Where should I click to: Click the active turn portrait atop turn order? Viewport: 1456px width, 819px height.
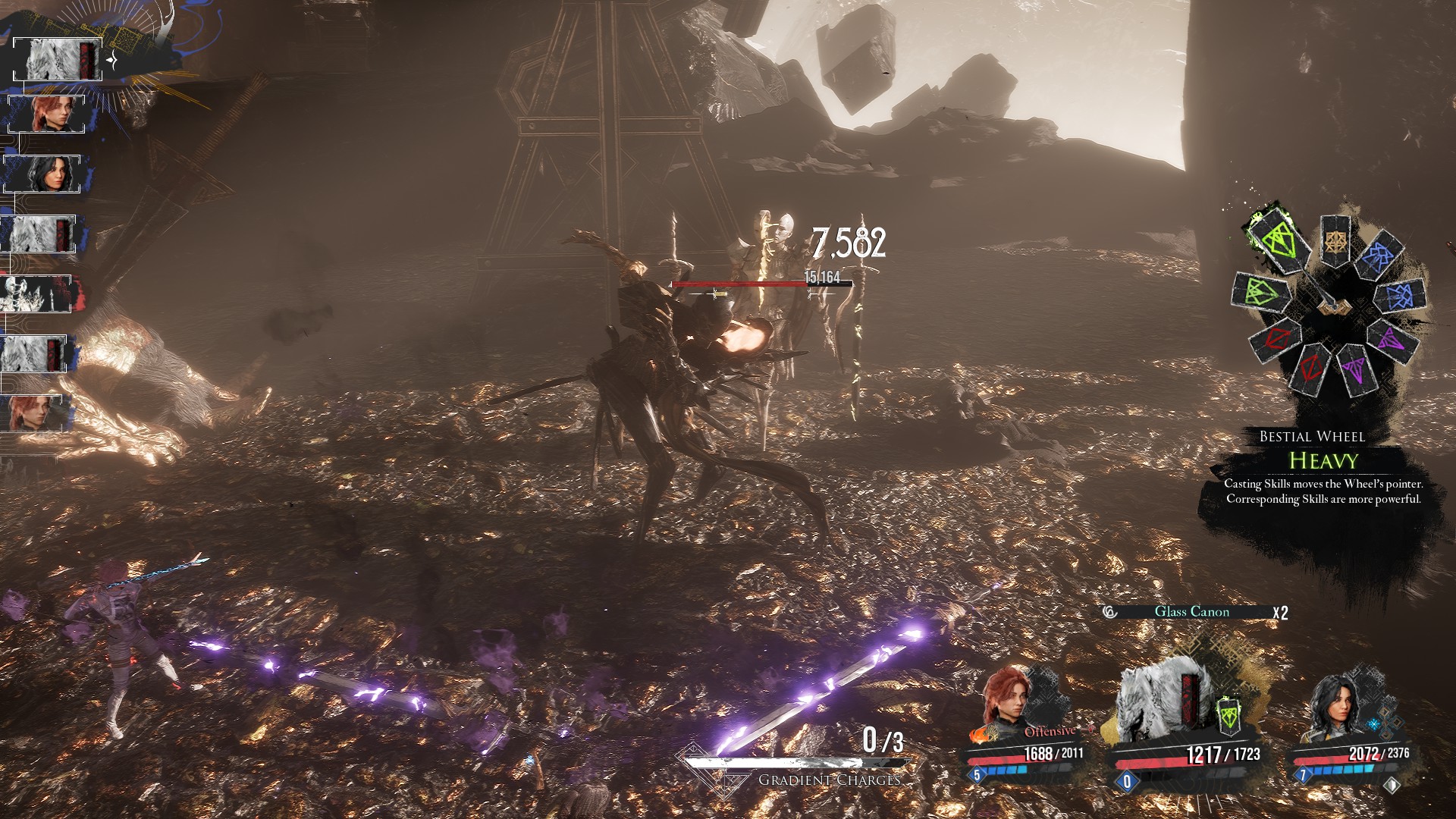pyautogui.click(x=58, y=60)
